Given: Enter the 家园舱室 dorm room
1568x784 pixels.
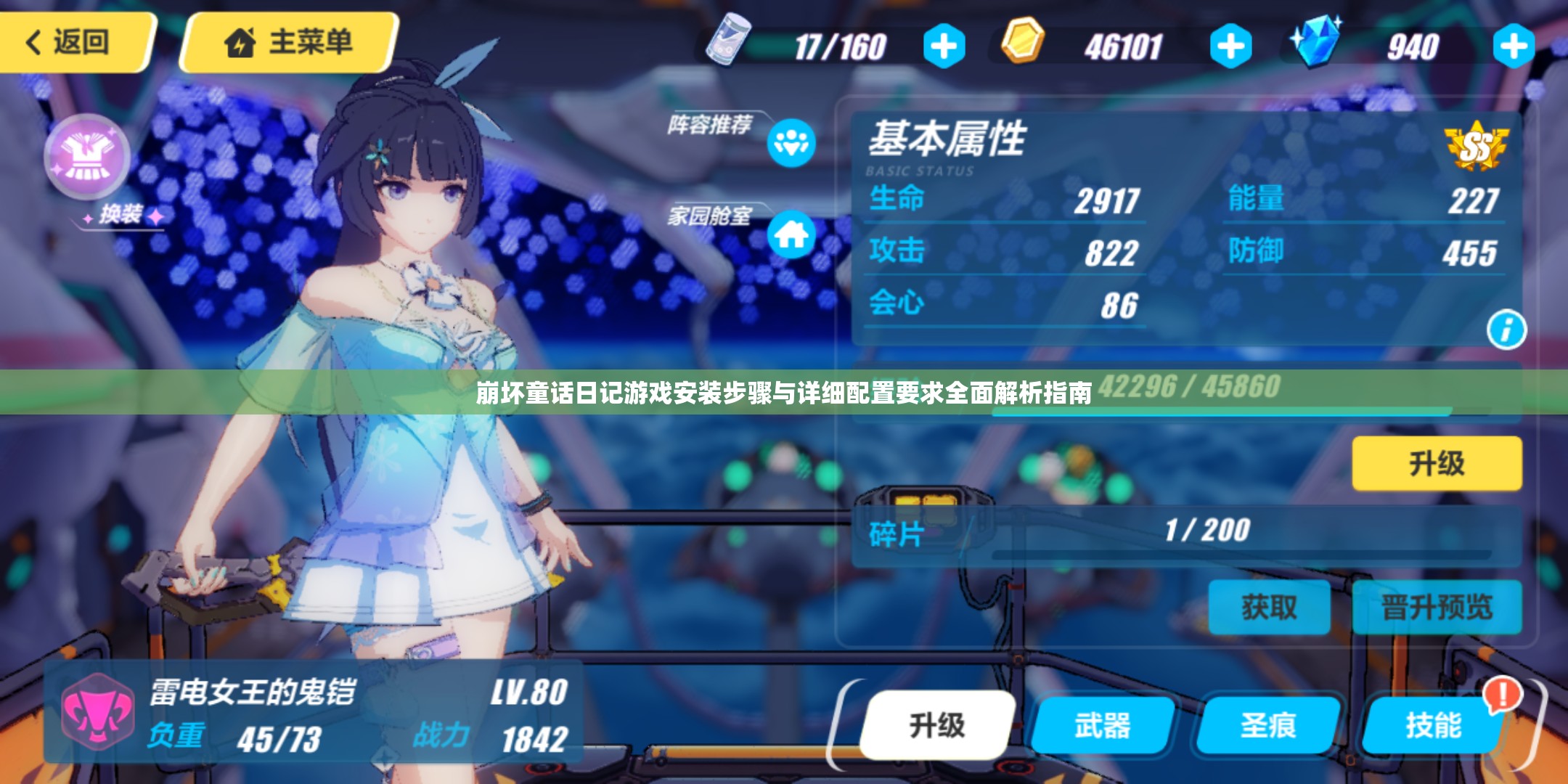Looking at the screenshot, I should coord(791,234).
